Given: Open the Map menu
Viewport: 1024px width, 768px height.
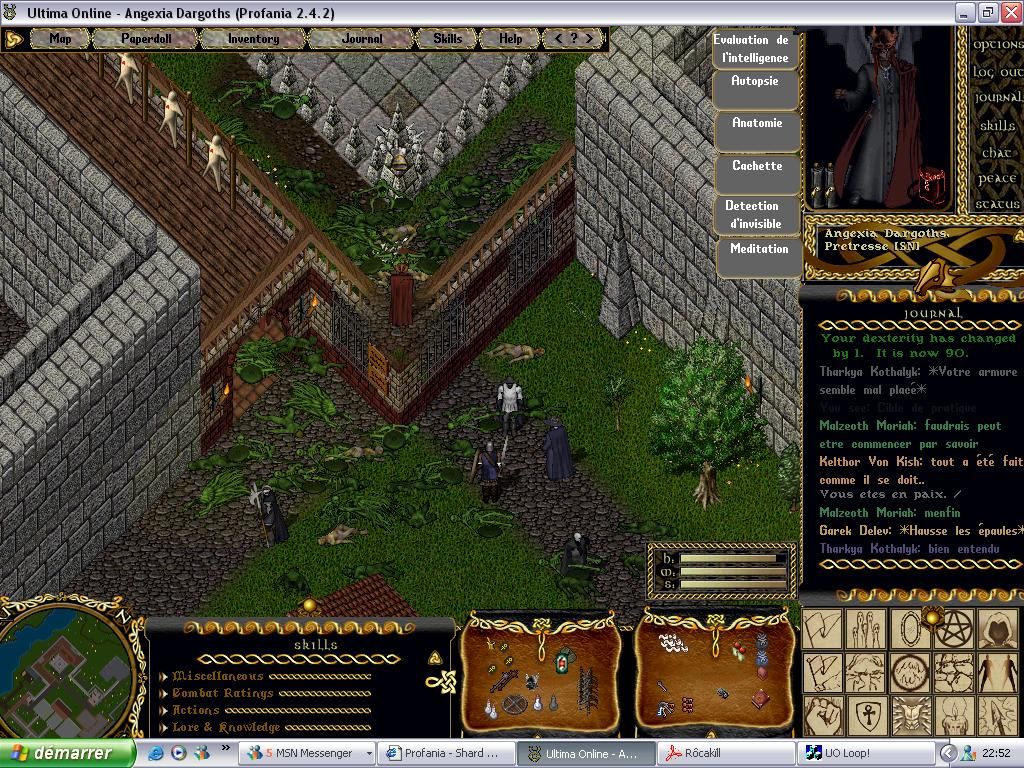Looking at the screenshot, I should coord(60,39).
